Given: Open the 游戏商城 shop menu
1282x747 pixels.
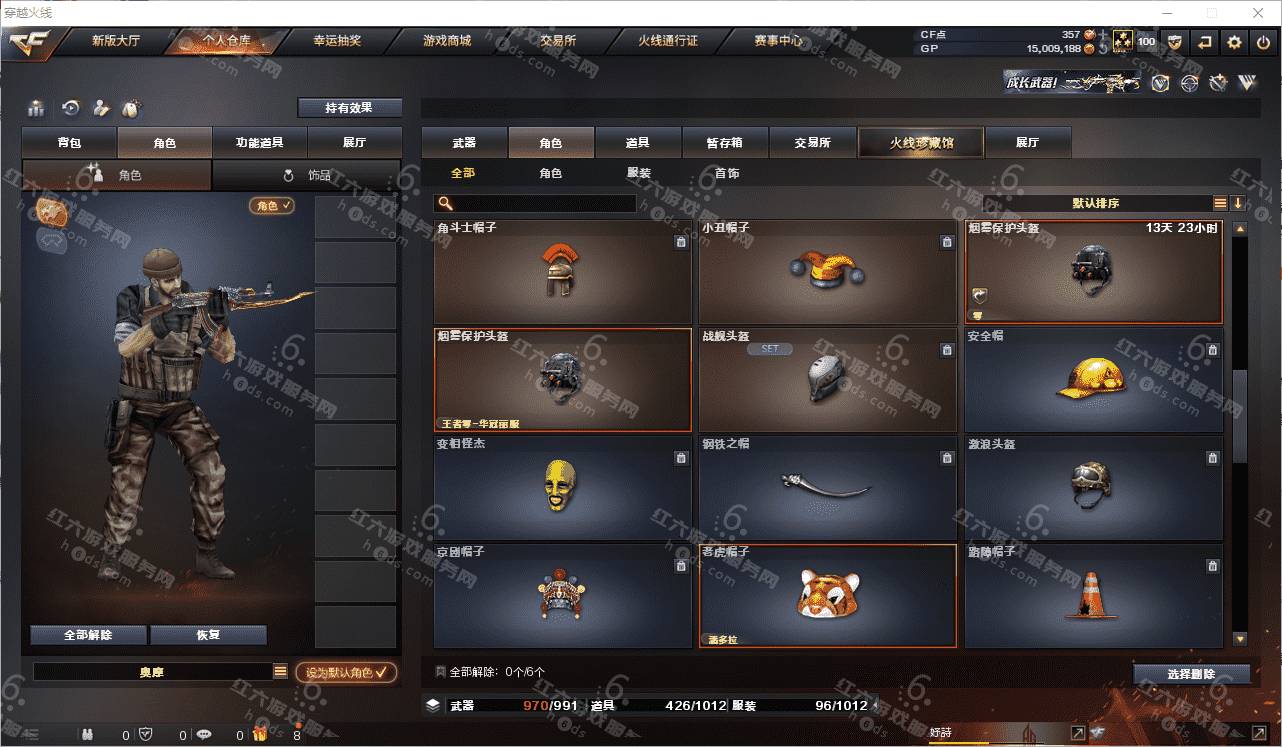Looking at the screenshot, I should coord(446,41).
